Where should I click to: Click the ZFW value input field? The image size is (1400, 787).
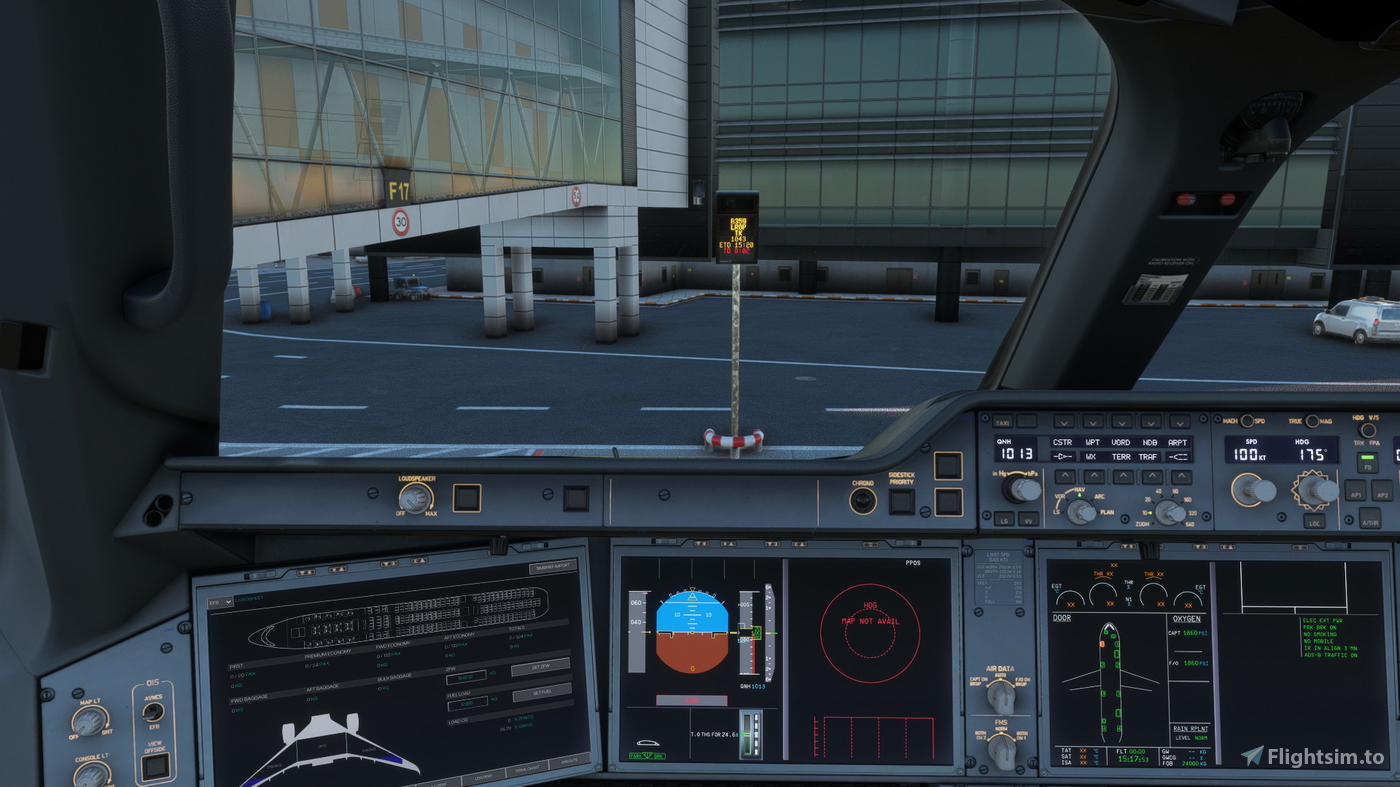point(467,676)
